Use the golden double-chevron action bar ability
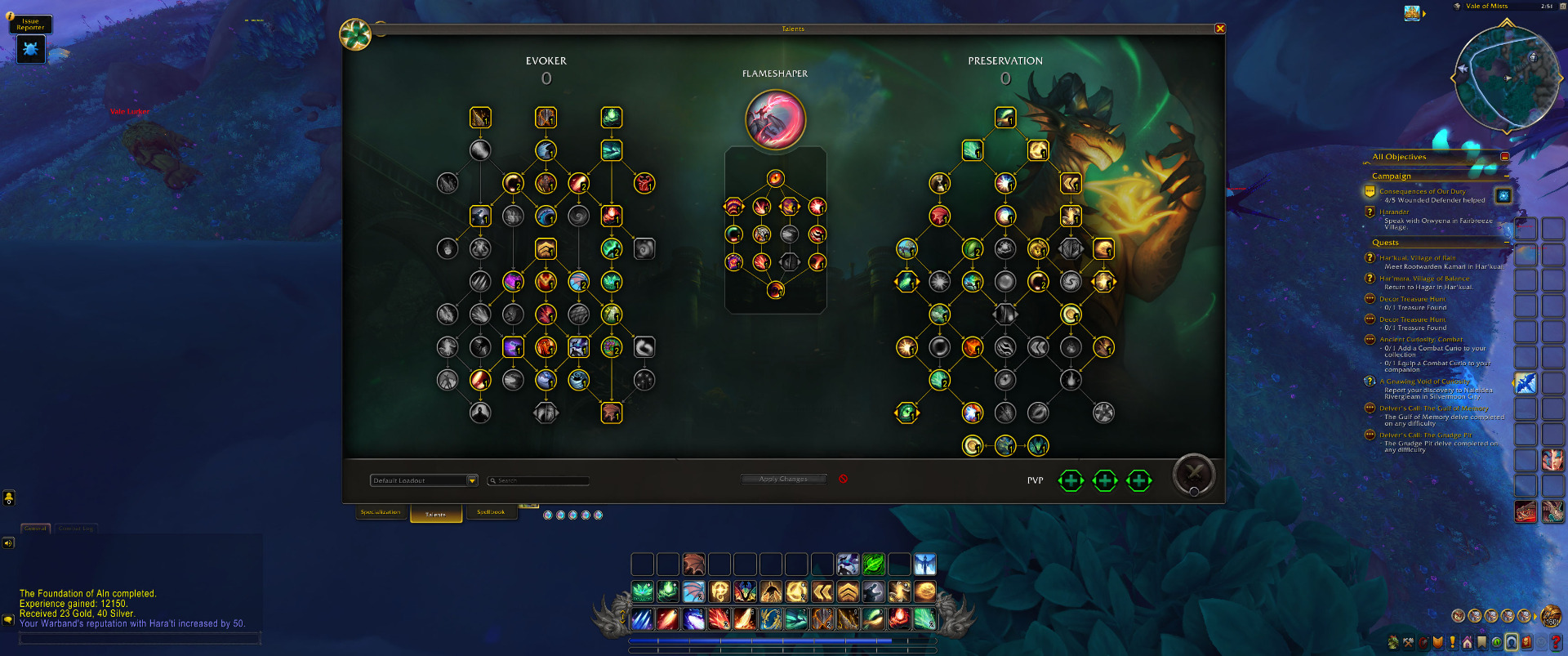The width and height of the screenshot is (1568, 656). click(x=822, y=591)
